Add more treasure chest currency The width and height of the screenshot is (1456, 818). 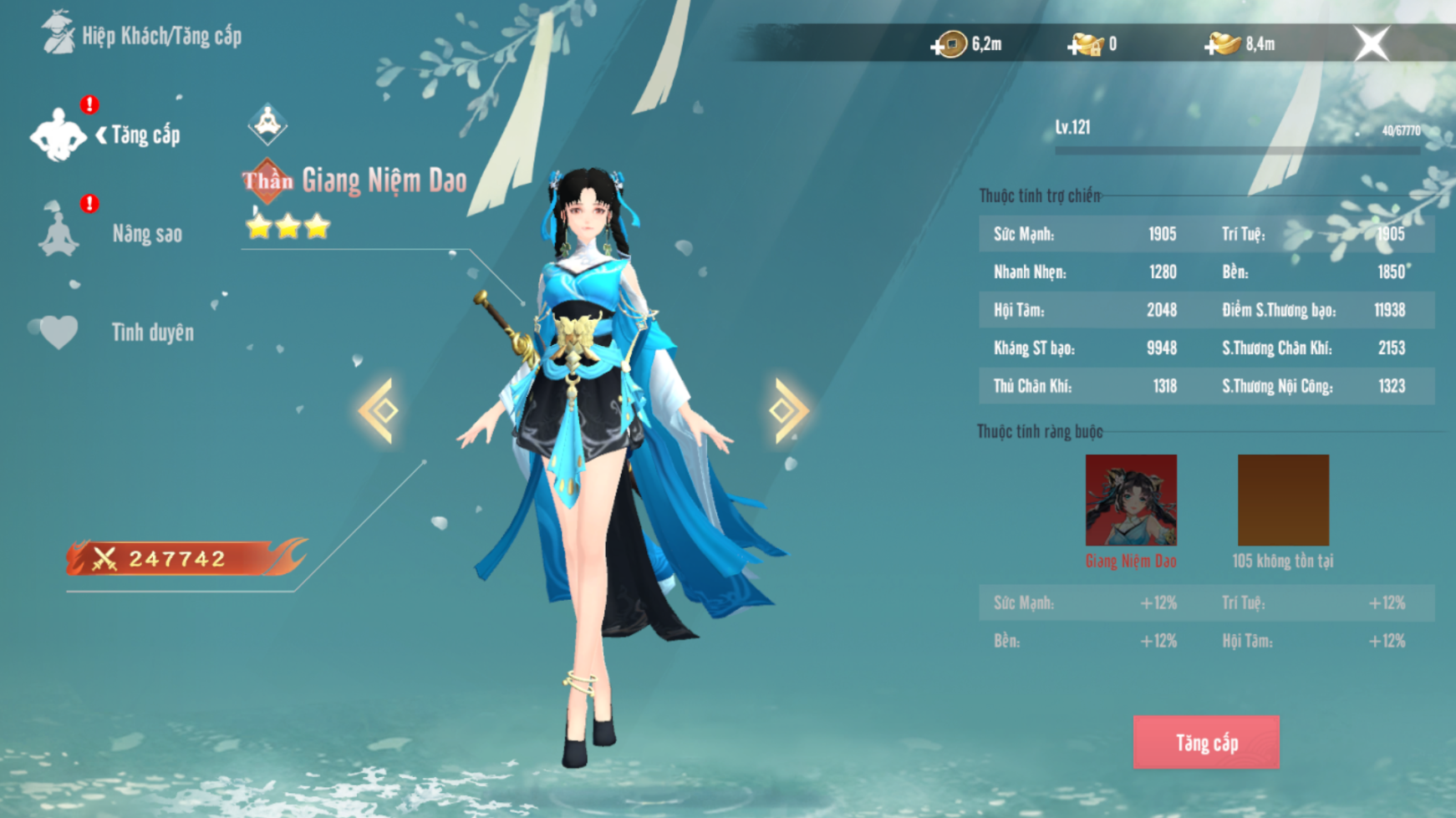point(1077,46)
